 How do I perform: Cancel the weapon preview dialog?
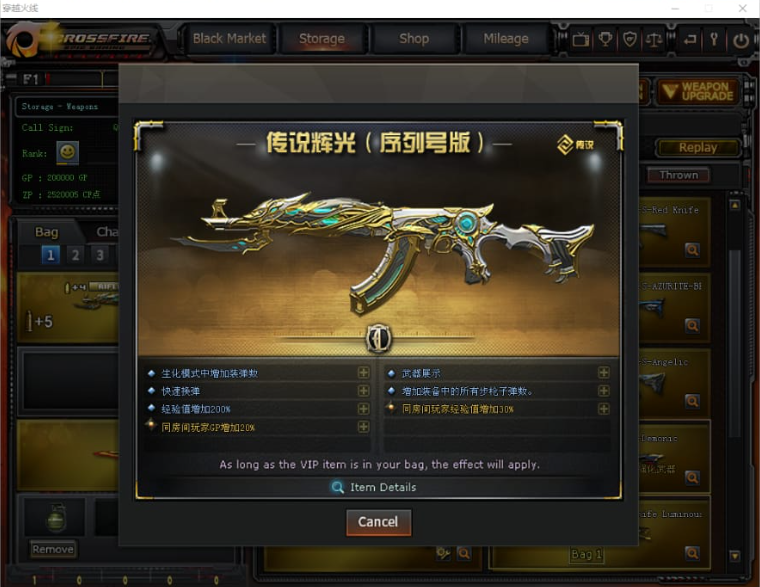point(378,522)
